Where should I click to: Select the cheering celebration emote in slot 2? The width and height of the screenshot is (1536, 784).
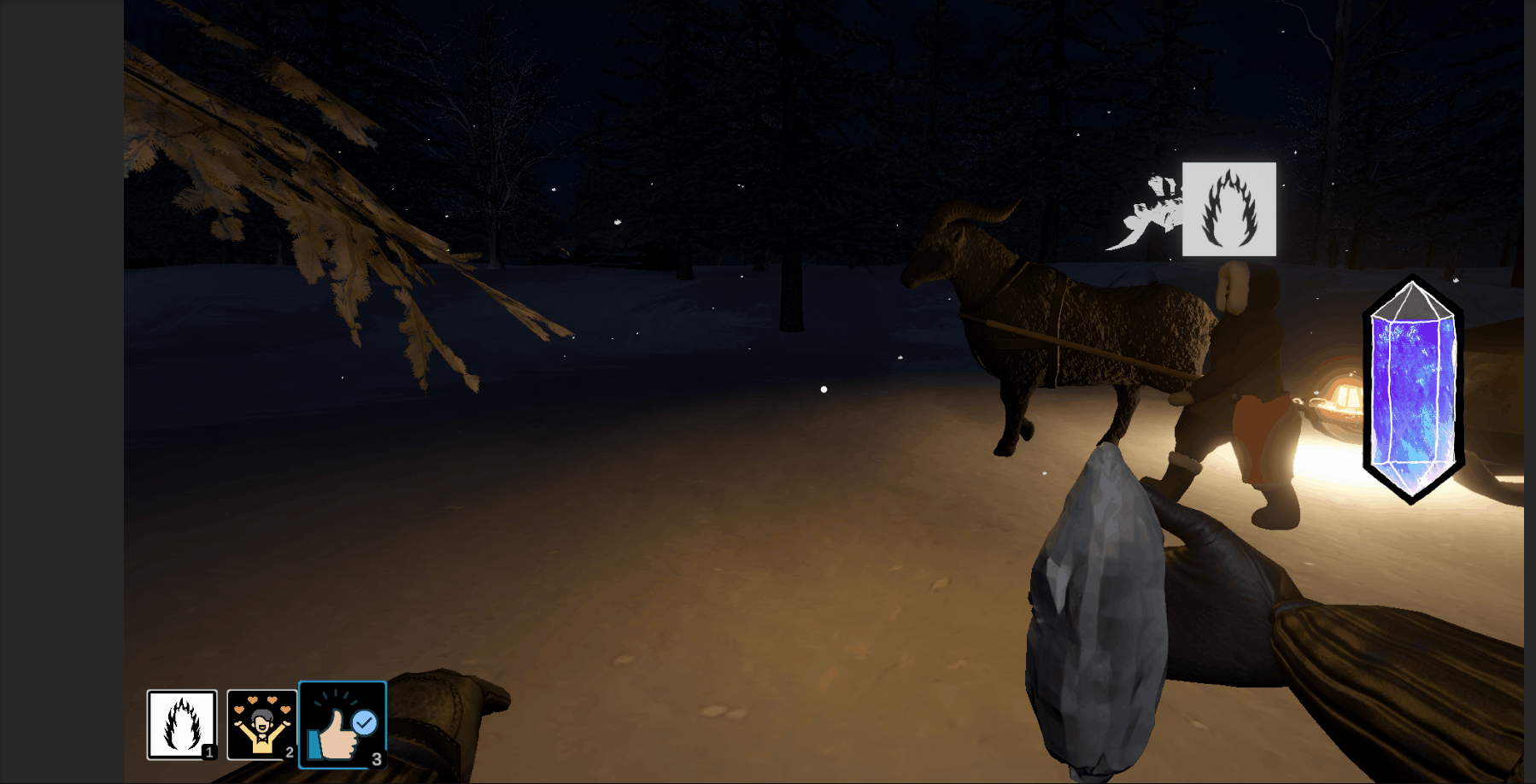point(261,724)
